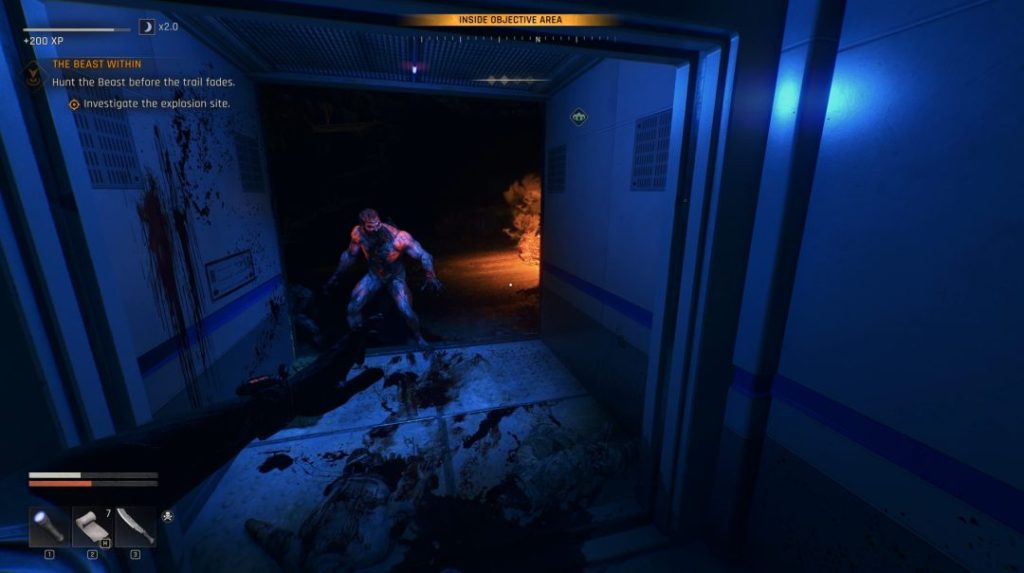Choose the machete weapon slot
Viewport: 1024px width, 573px height.
coord(136,526)
